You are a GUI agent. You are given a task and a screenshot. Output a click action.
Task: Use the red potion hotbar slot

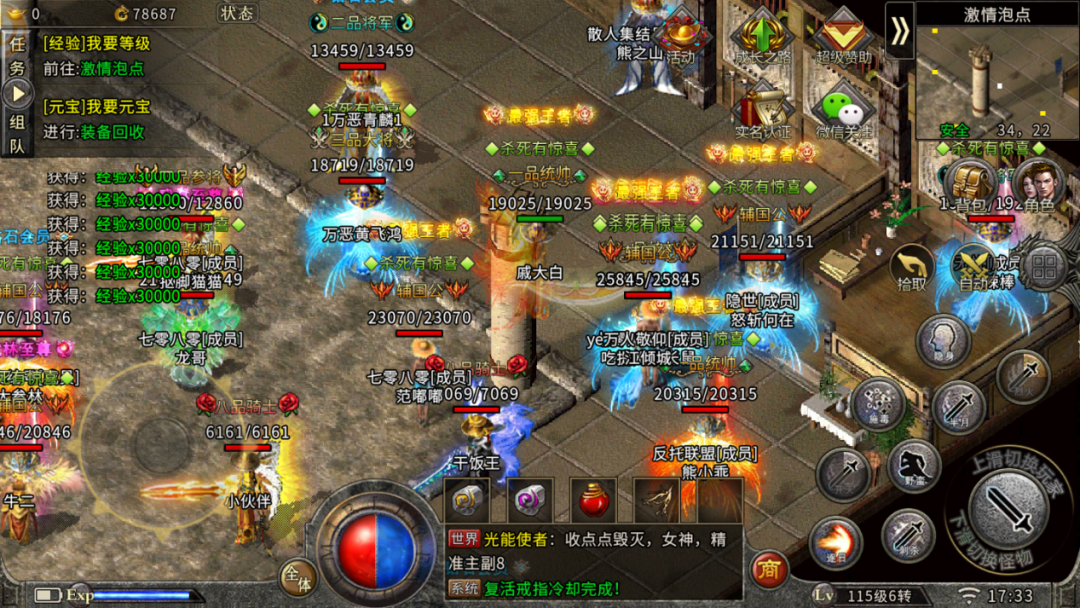click(x=591, y=499)
